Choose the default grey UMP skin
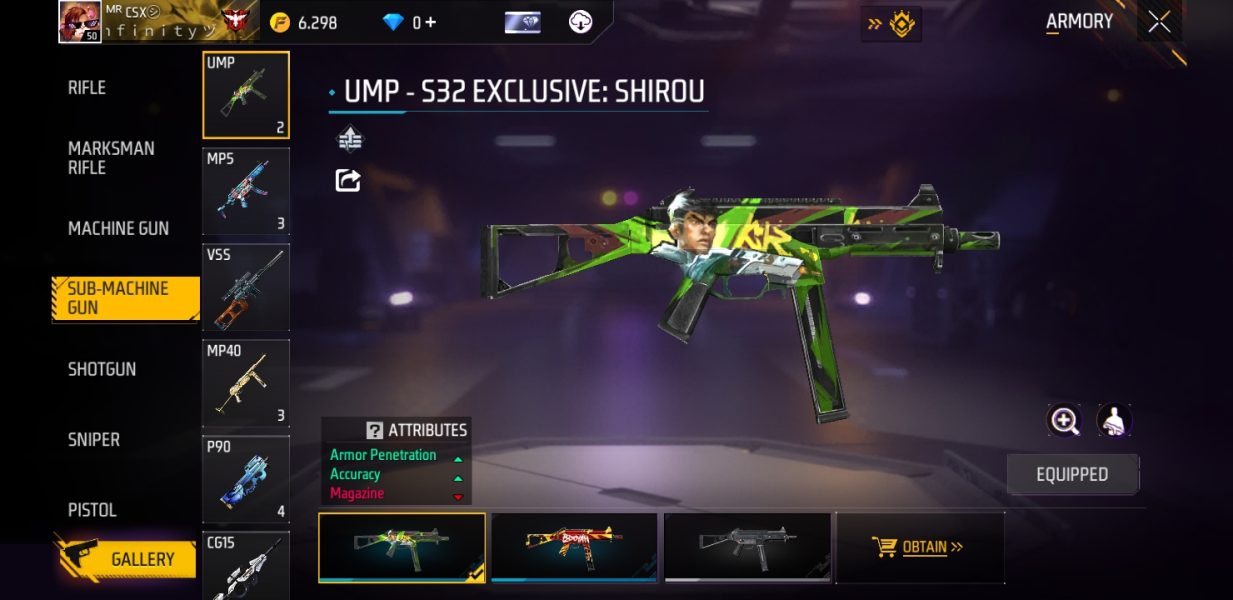This screenshot has height=600, width=1233. point(747,546)
